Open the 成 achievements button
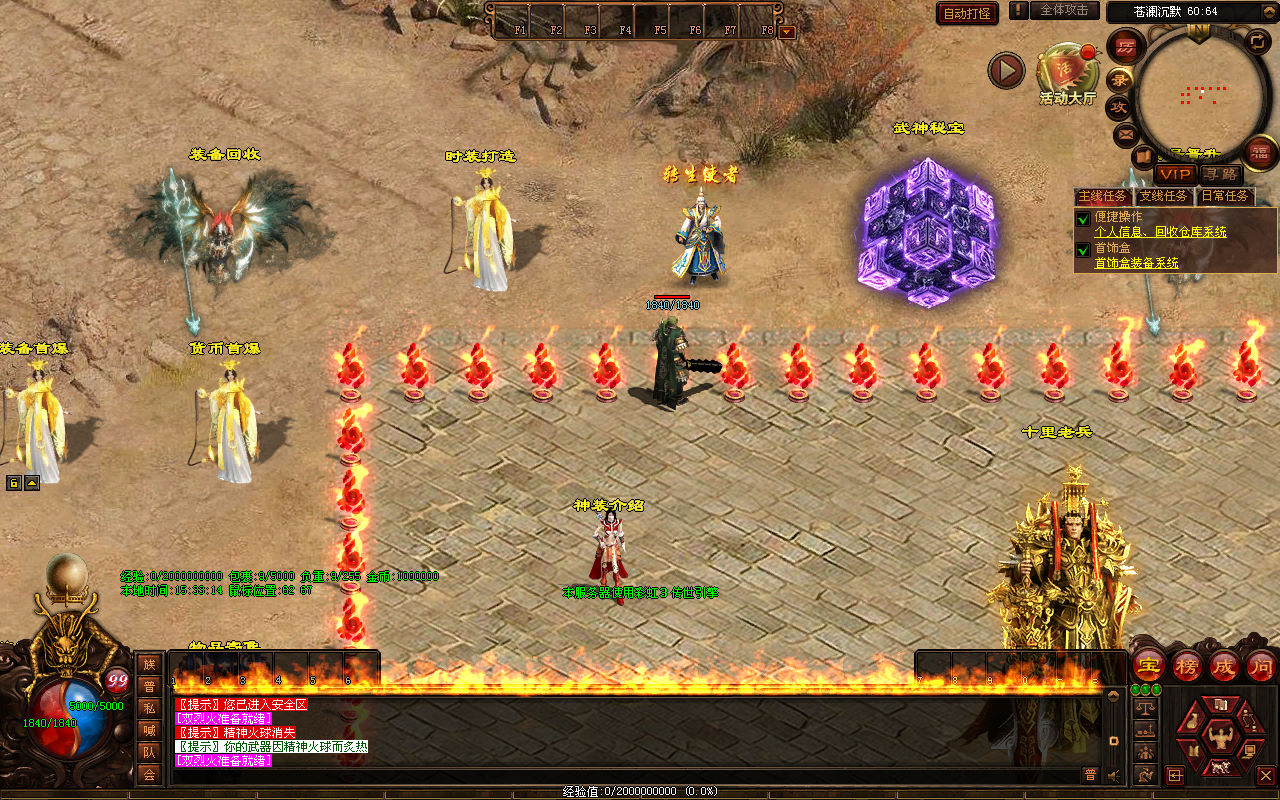Viewport: 1280px width, 800px height. coord(1224,665)
